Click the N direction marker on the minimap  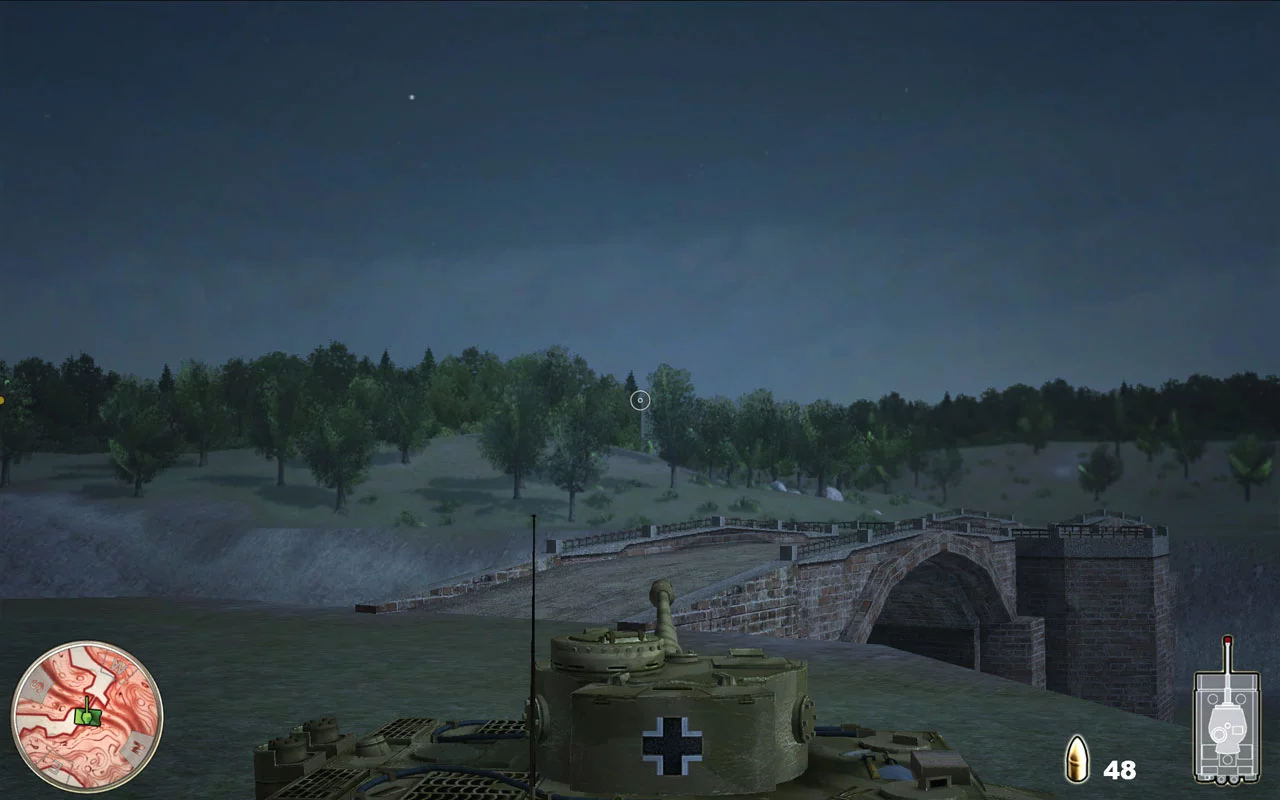[135, 747]
